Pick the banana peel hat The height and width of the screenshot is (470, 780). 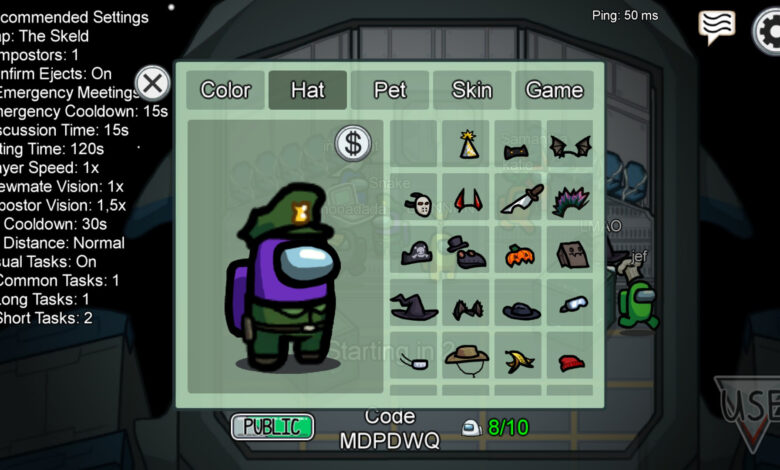point(519,360)
